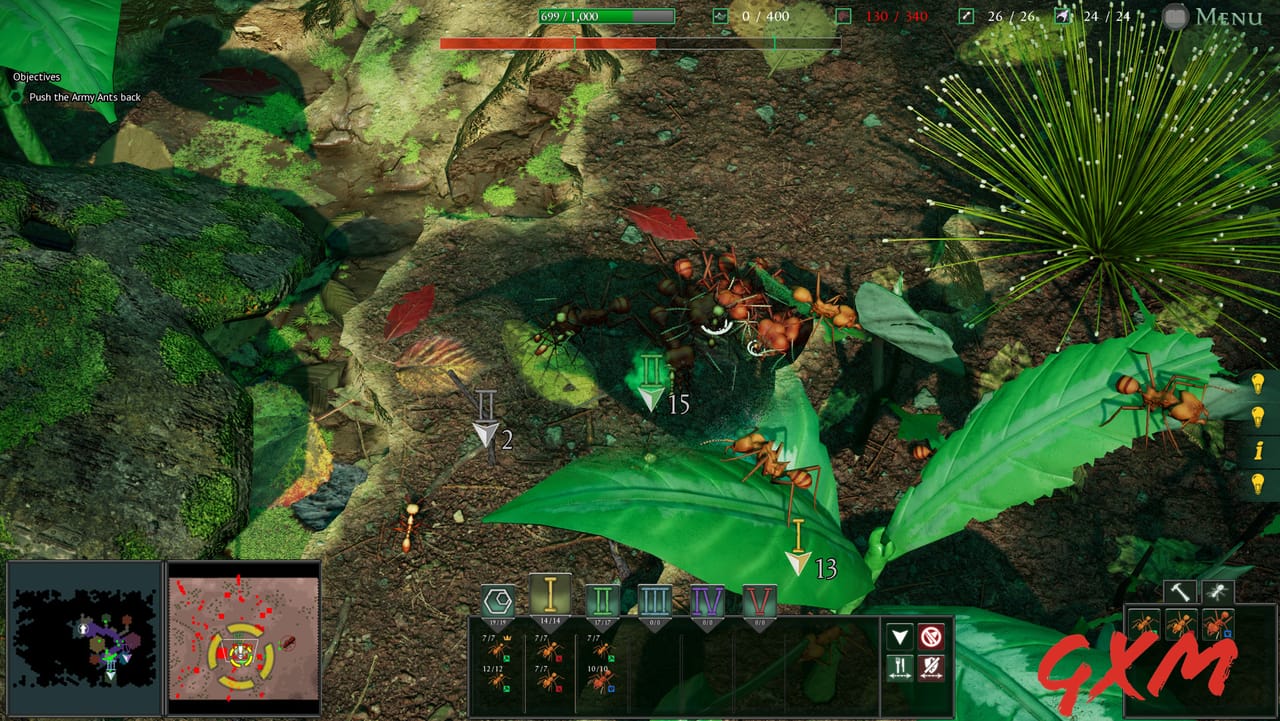Select the hexagon group tab left of tab I
This screenshot has width=1280, height=721.
pos(497,598)
